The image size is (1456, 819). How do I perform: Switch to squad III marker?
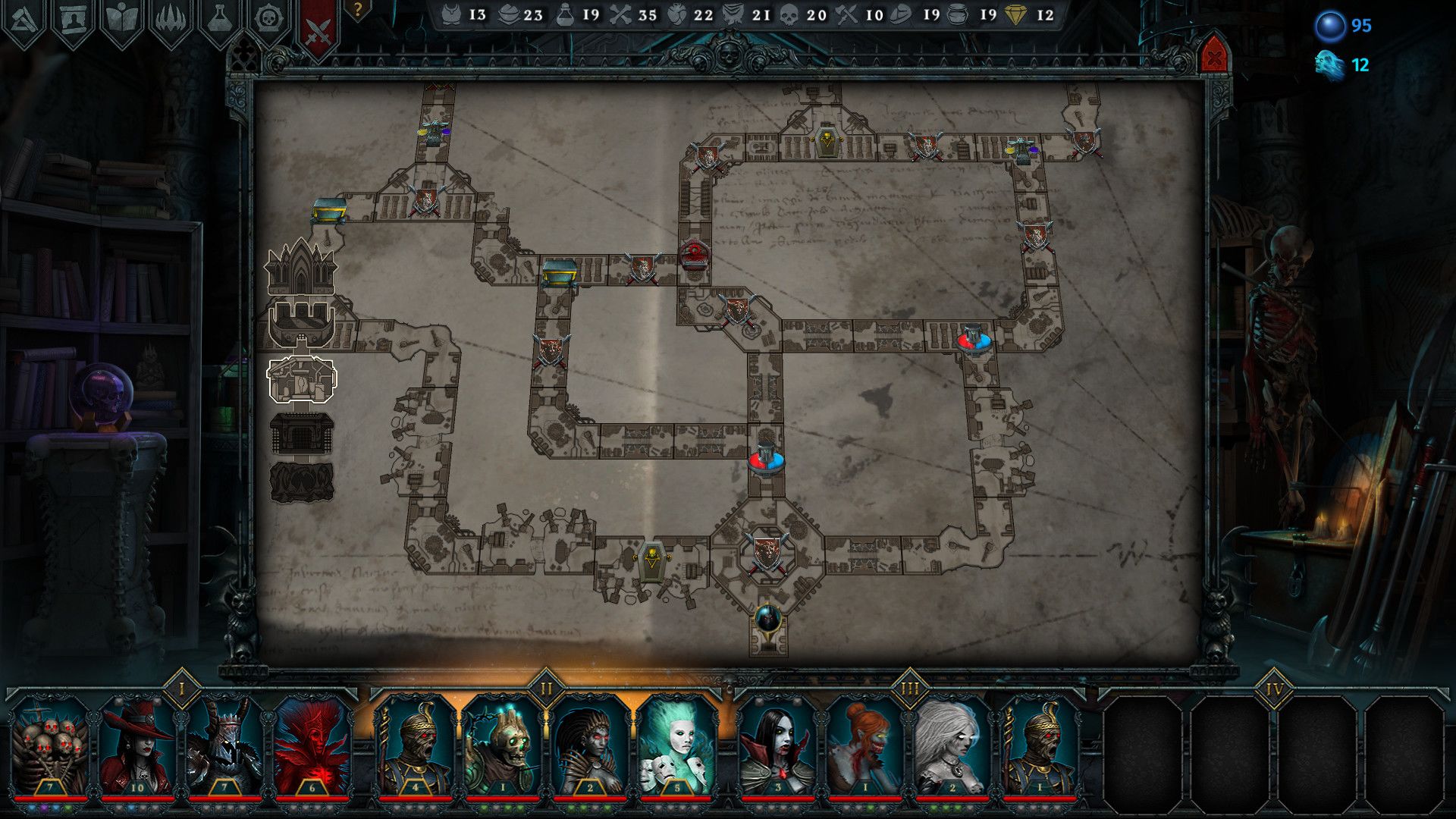[x=909, y=689]
